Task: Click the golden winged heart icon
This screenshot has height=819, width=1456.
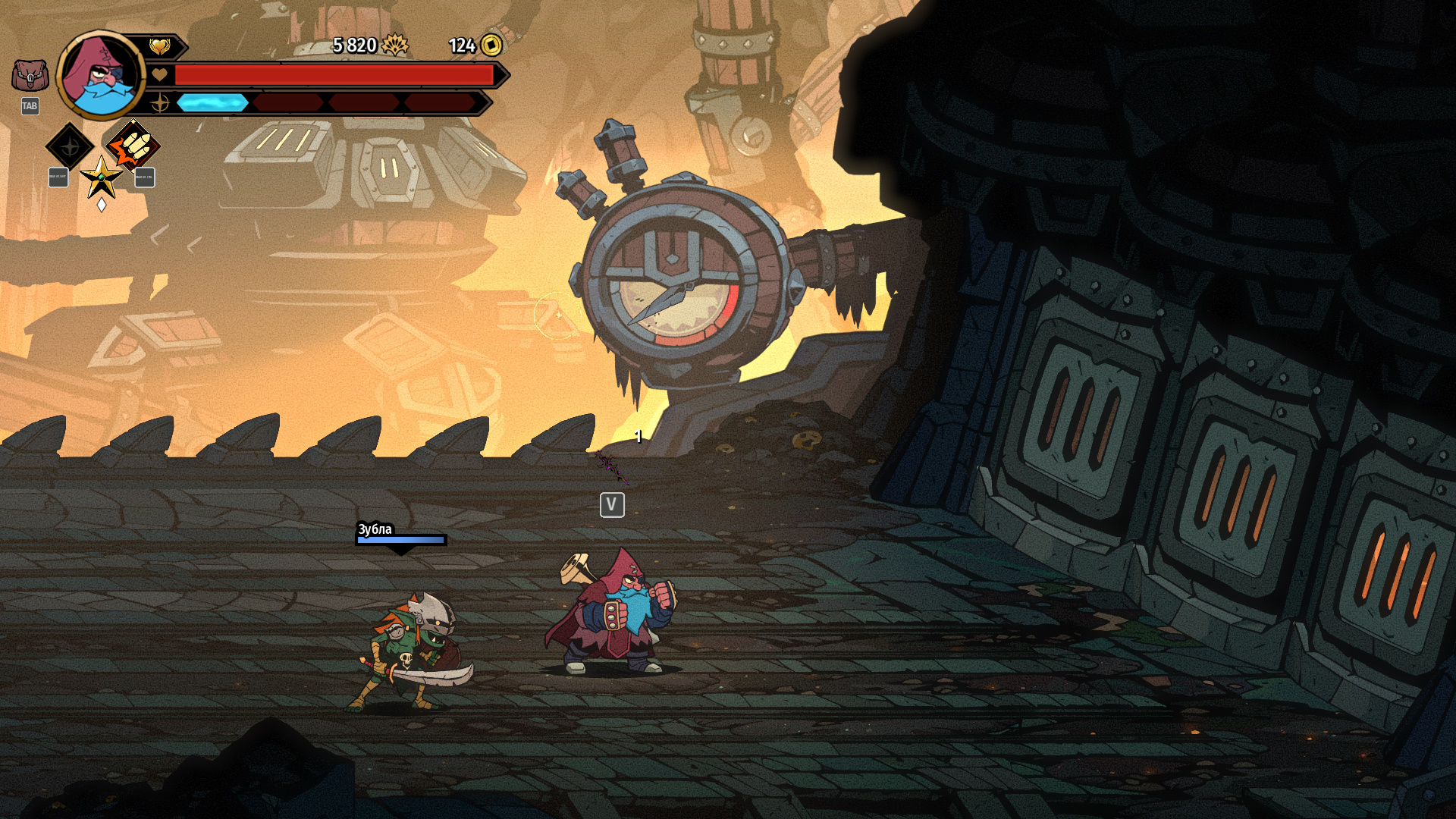Action: pos(159,47)
